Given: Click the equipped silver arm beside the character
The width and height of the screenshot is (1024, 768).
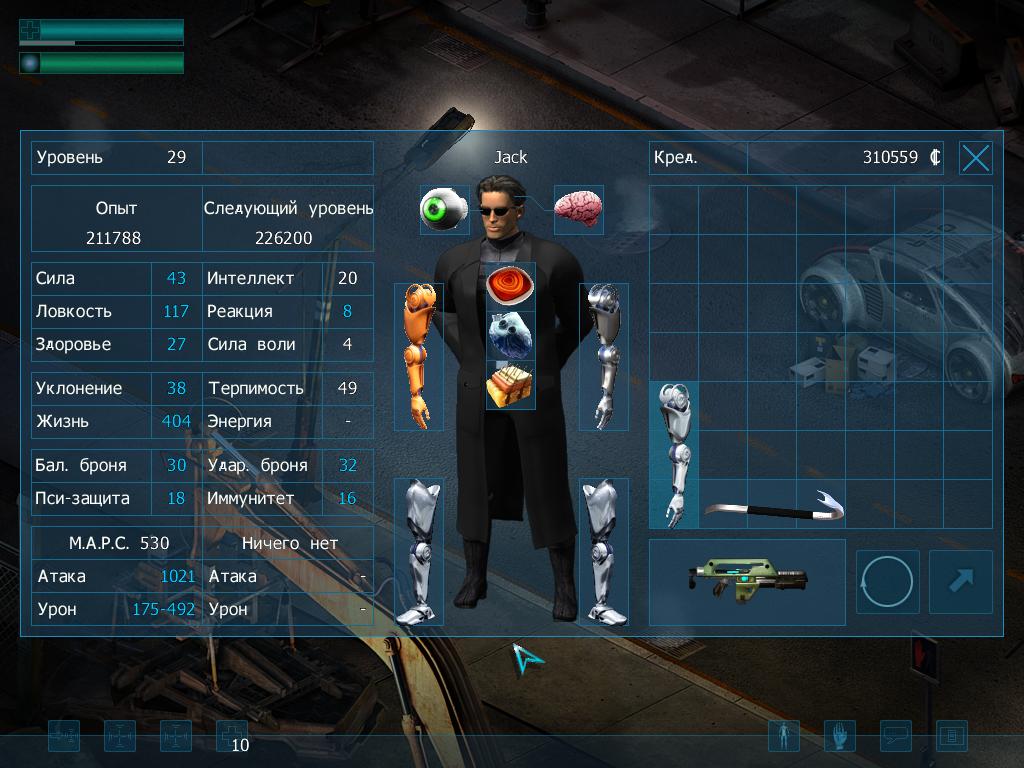Looking at the screenshot, I should click(603, 356).
